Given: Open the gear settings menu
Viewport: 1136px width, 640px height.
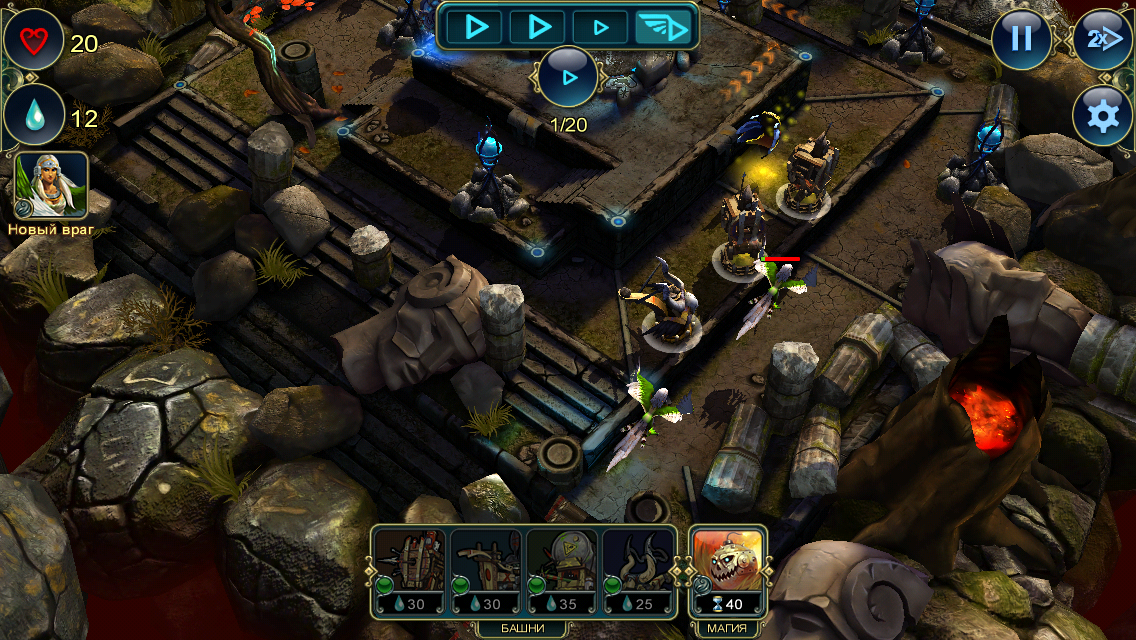Looking at the screenshot, I should click(1102, 116).
